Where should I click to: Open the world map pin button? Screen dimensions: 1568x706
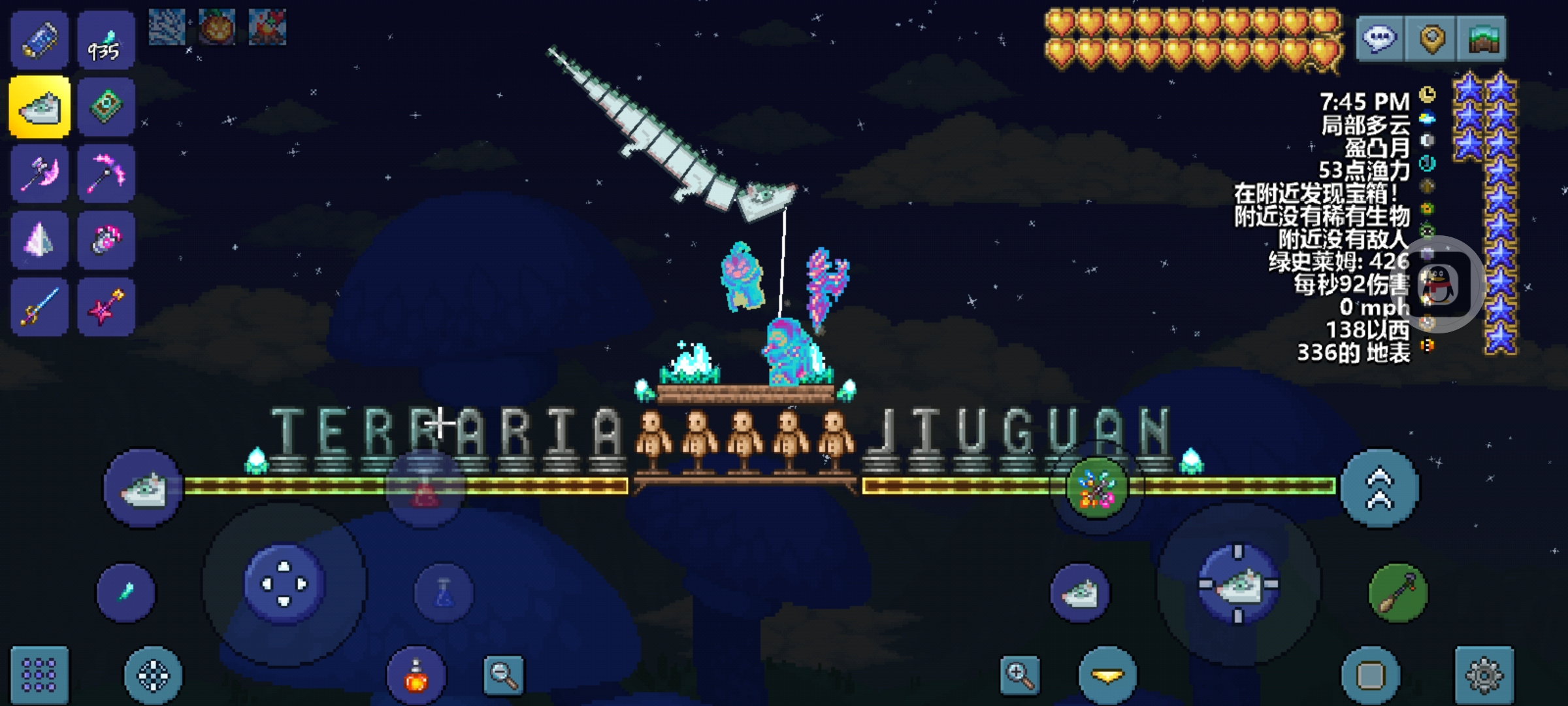(1431, 39)
